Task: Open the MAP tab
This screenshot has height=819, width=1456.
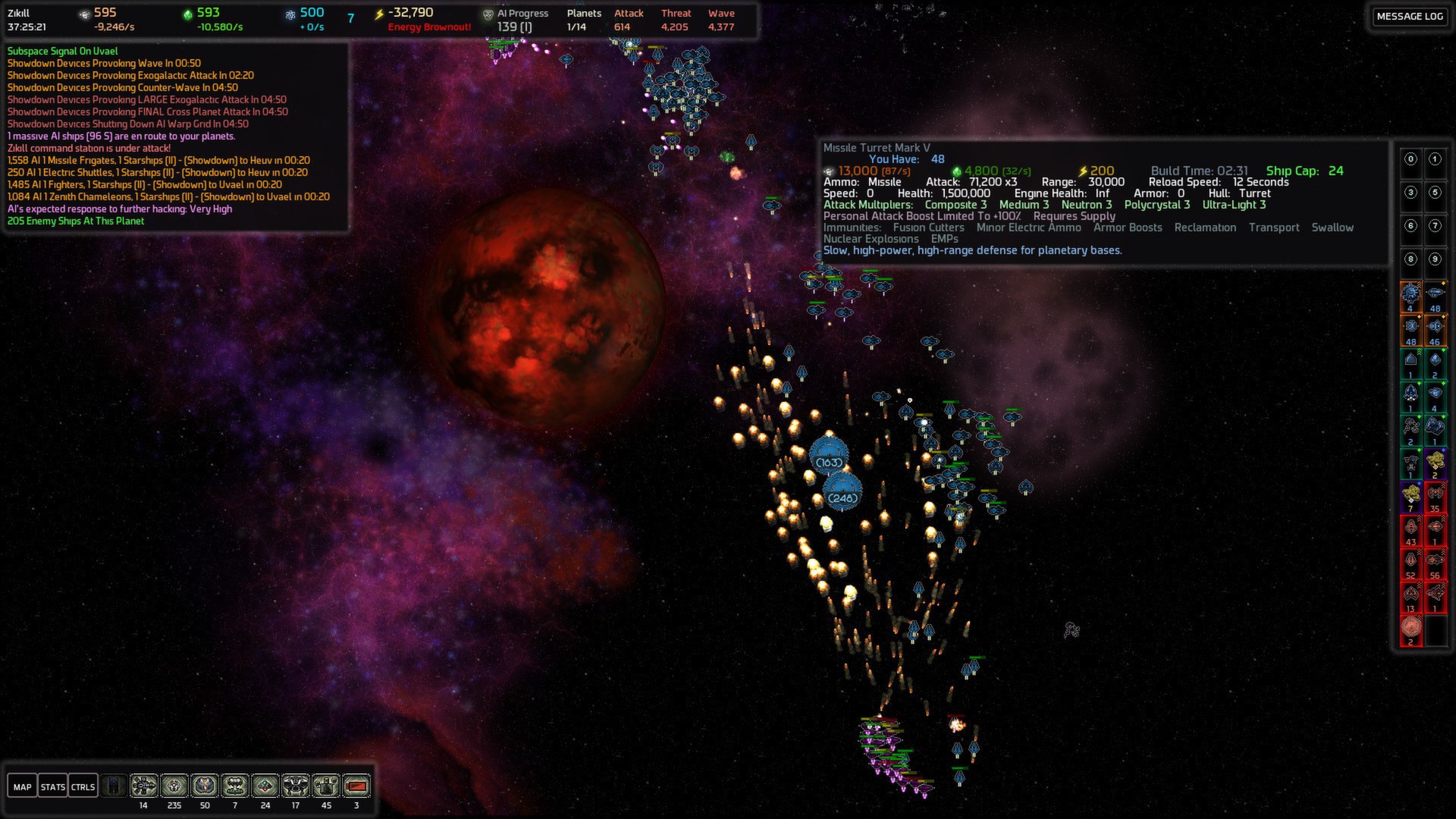Action: pos(23,786)
